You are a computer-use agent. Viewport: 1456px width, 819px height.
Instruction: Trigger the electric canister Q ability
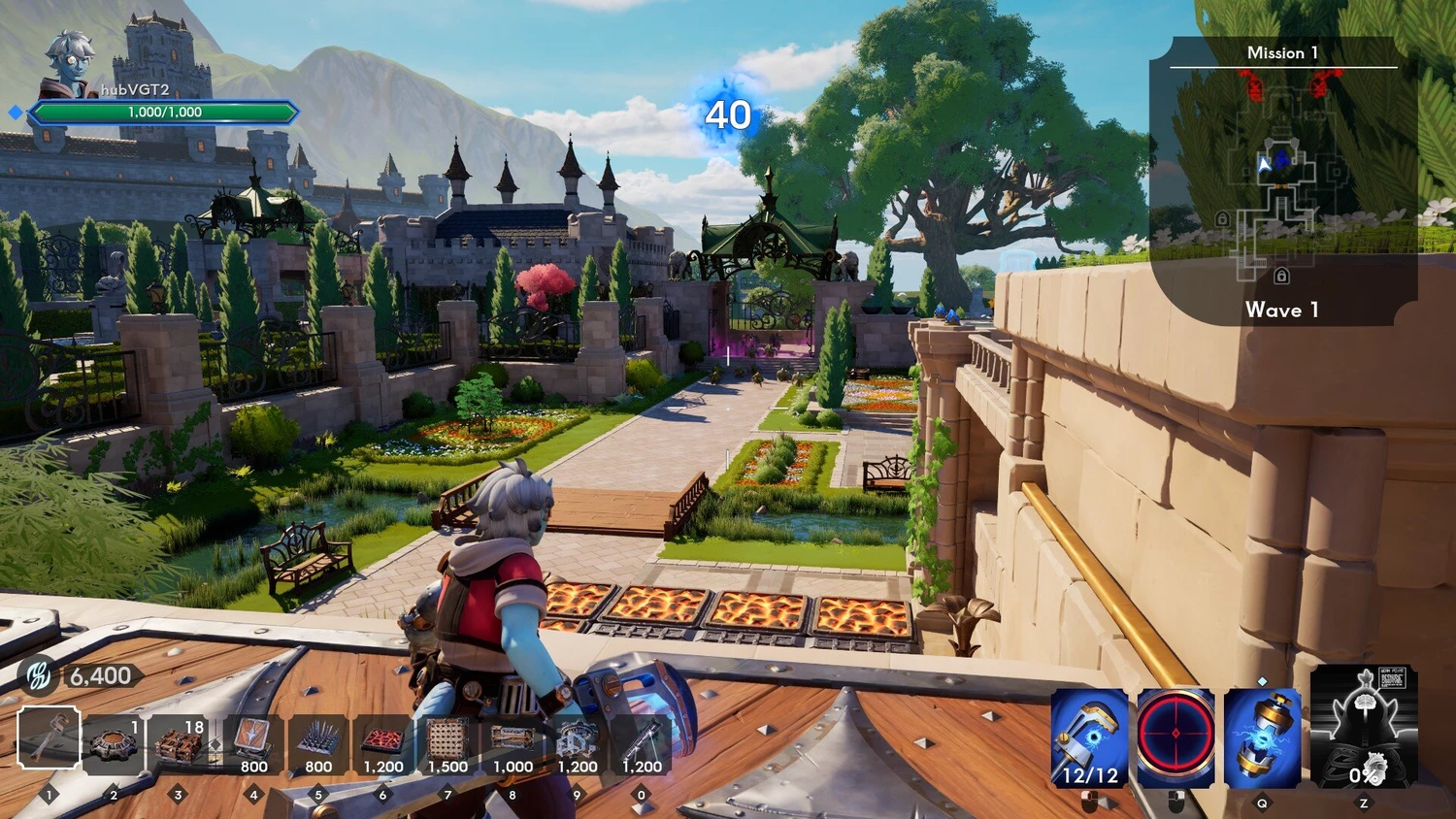[x=1262, y=738]
